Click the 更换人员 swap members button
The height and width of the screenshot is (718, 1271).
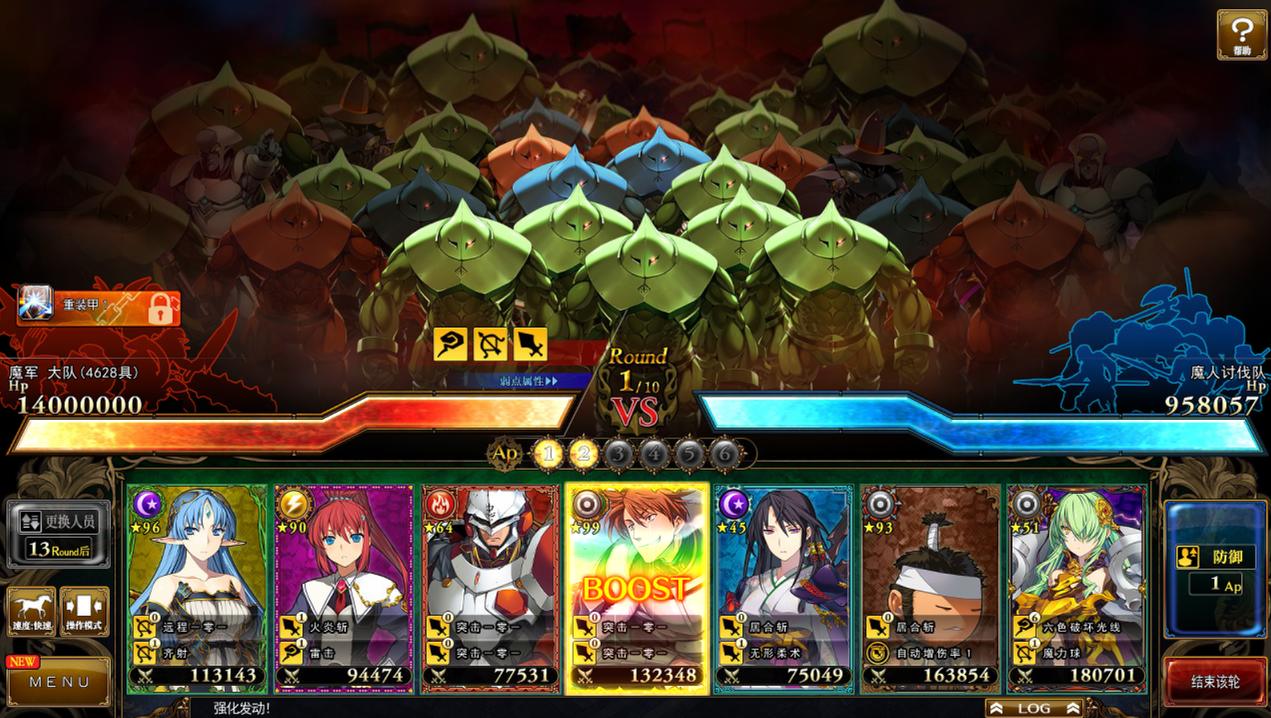coord(59,533)
